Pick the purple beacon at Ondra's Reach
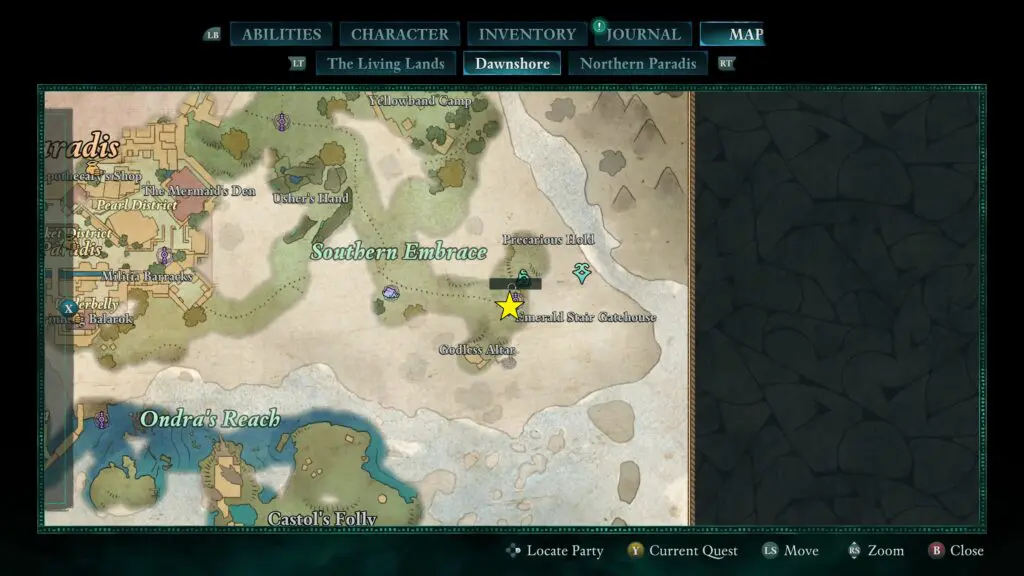This screenshot has width=1024, height=576. point(101,419)
